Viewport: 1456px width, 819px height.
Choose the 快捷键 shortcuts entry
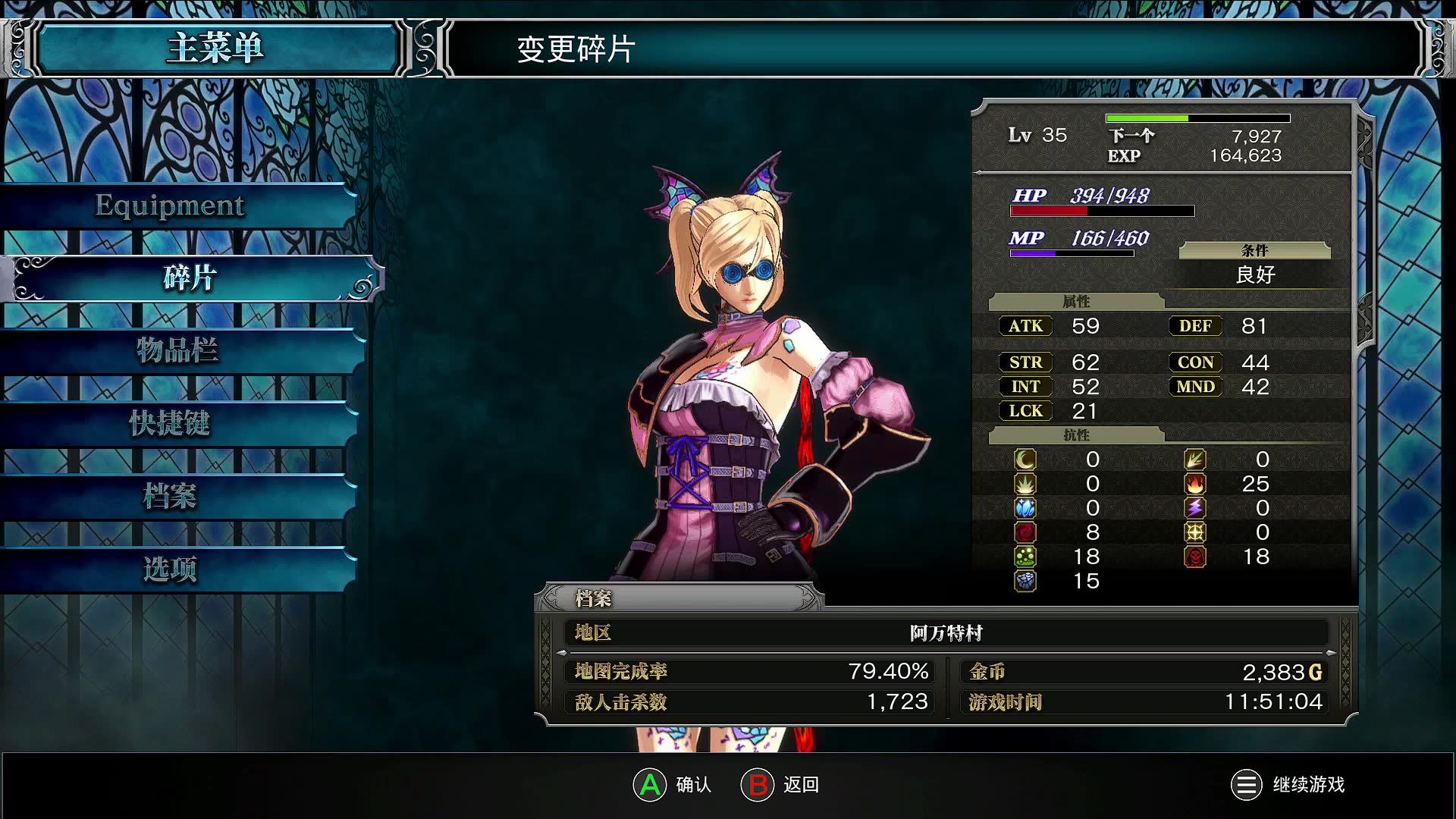tap(170, 423)
